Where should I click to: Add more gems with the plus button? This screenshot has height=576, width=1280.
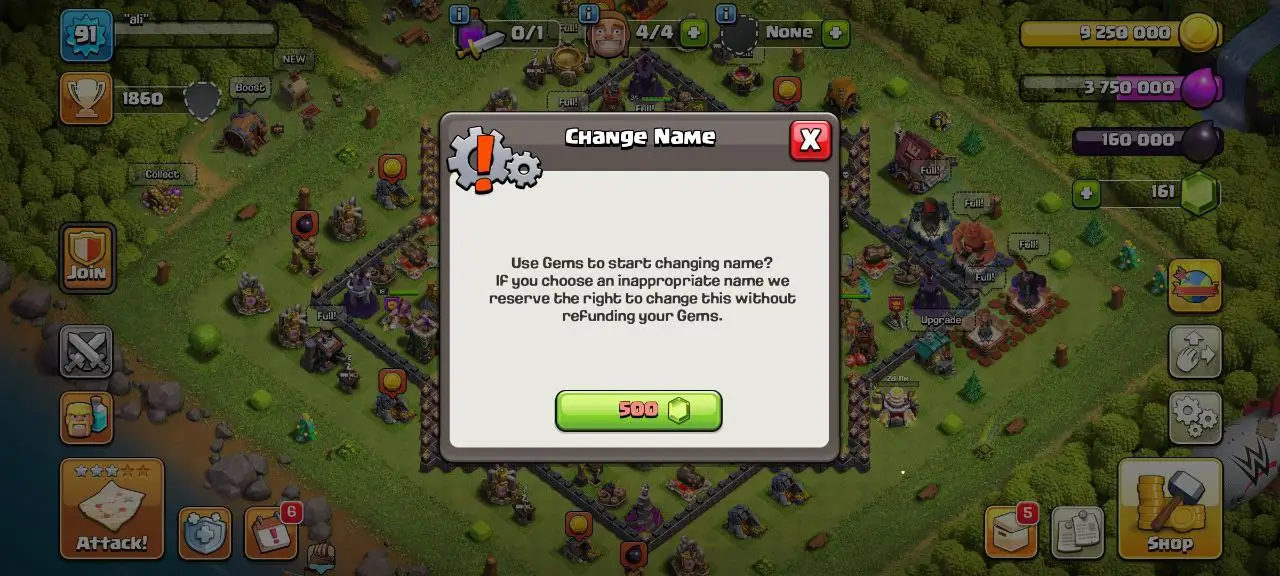[x=1088, y=192]
